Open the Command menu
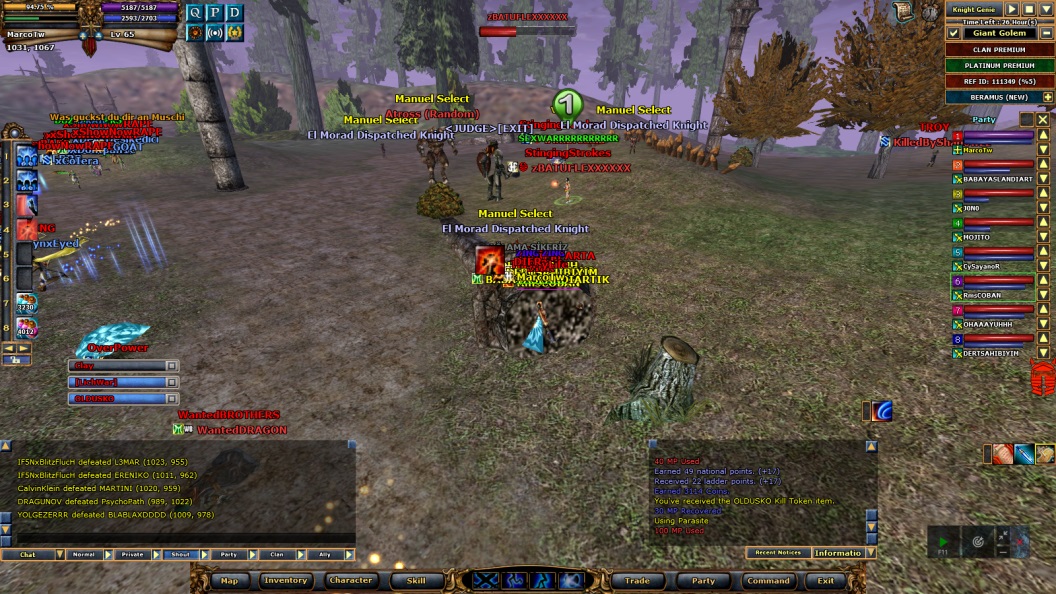This screenshot has height=594, width=1056. click(768, 580)
